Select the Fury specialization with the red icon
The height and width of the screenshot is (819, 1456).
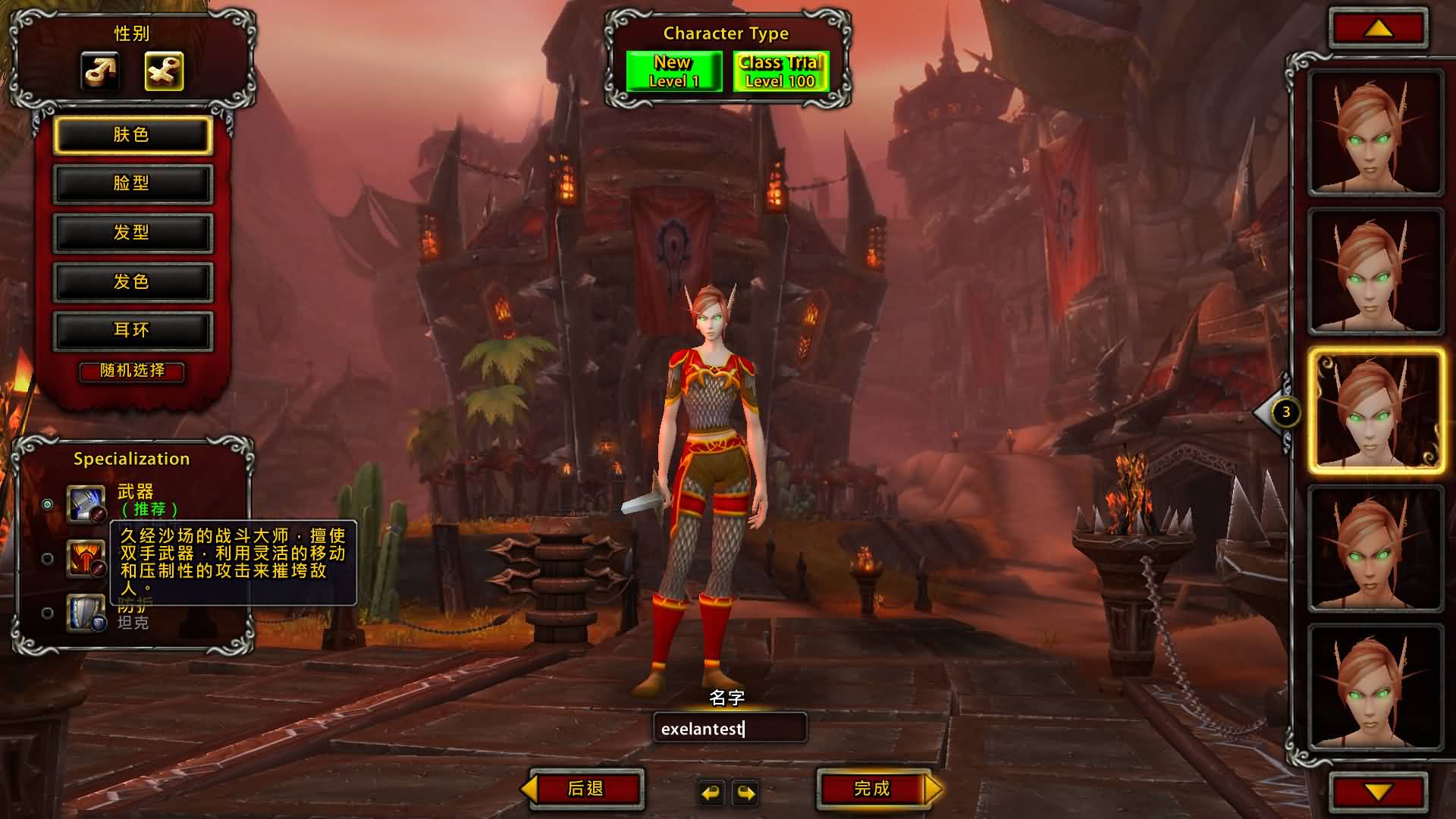[x=48, y=559]
